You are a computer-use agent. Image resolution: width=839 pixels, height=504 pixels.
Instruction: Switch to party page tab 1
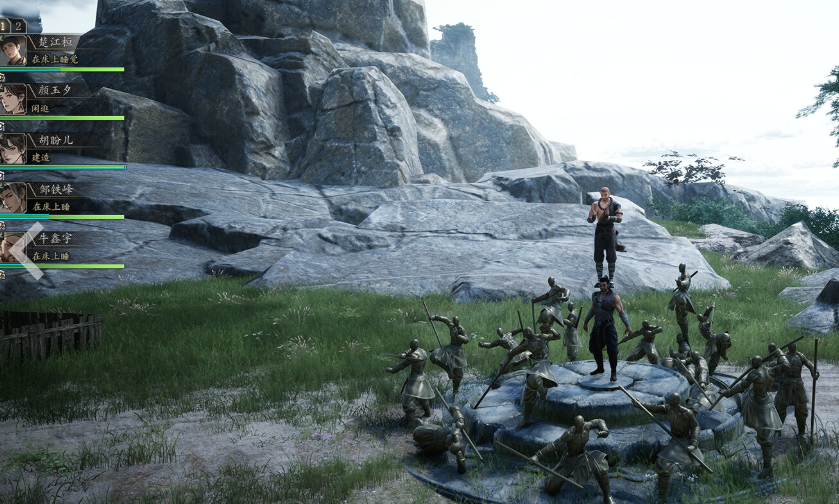click(x=4, y=25)
